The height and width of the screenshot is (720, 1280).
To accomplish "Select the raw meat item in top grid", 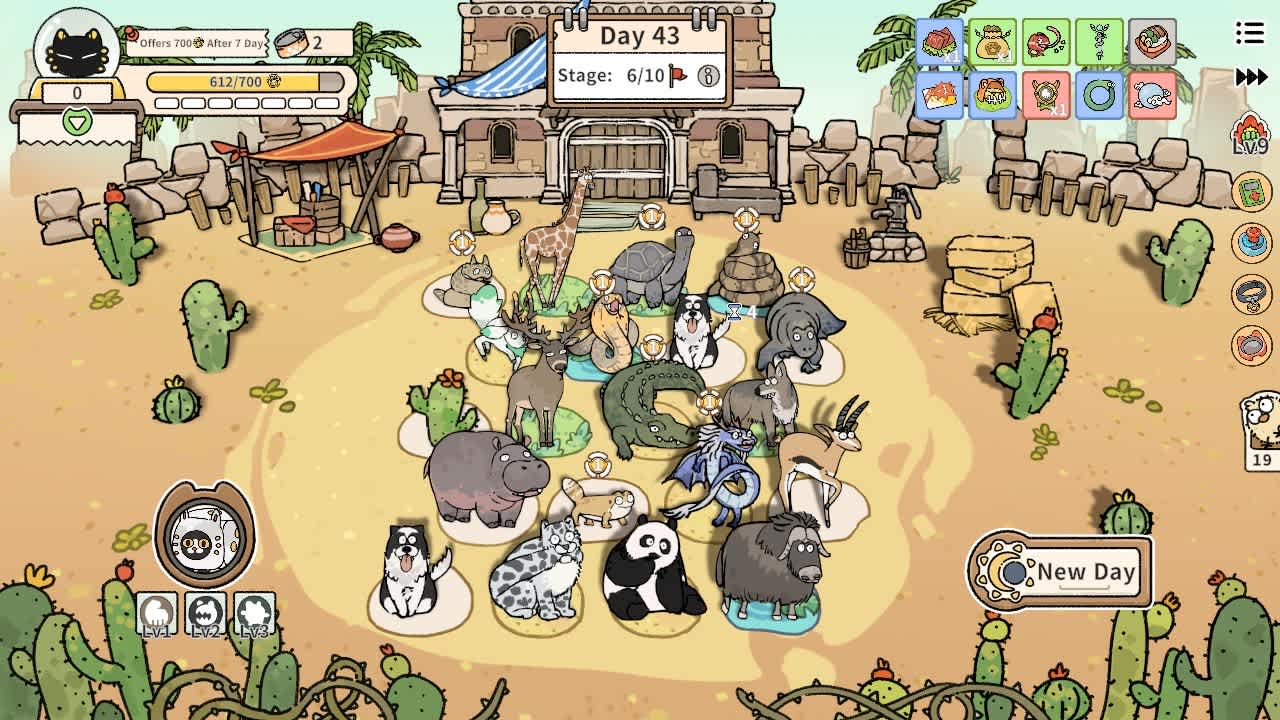I will coord(940,42).
